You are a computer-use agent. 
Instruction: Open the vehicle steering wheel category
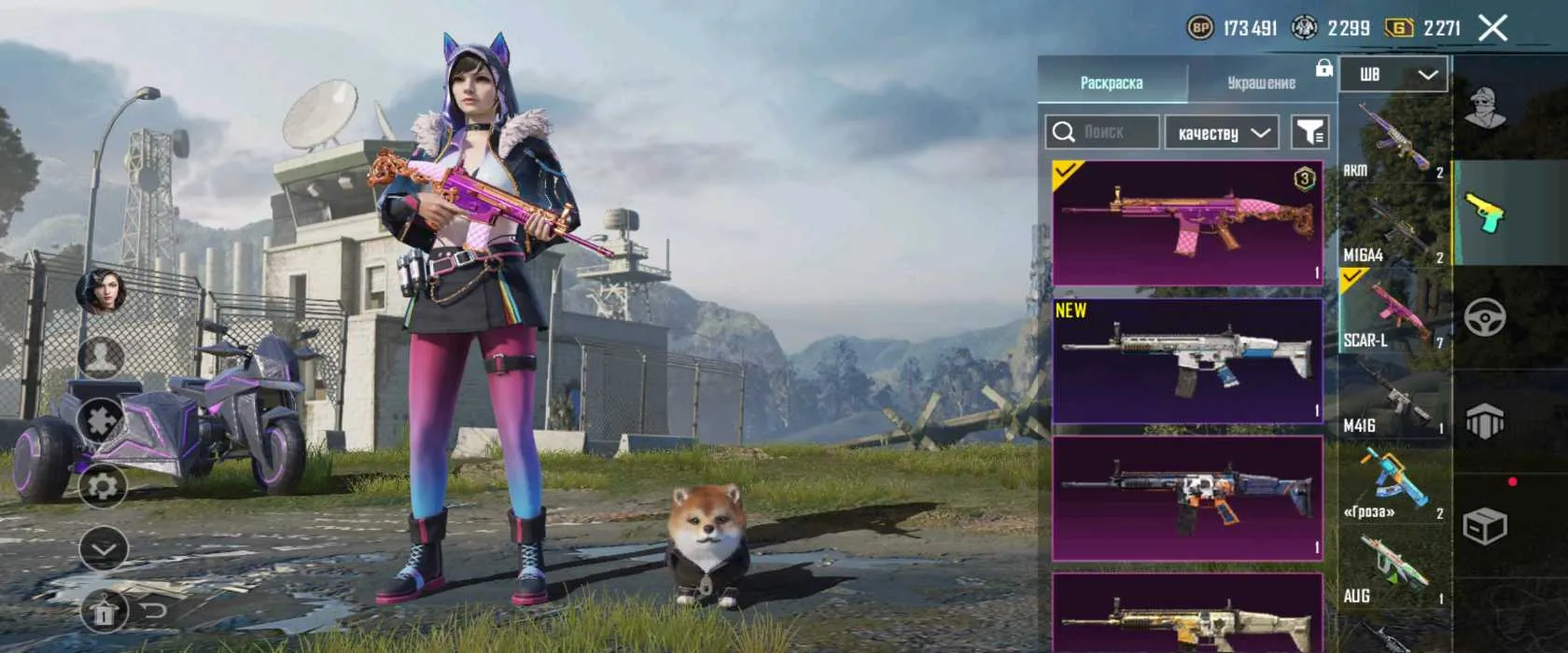click(1484, 318)
